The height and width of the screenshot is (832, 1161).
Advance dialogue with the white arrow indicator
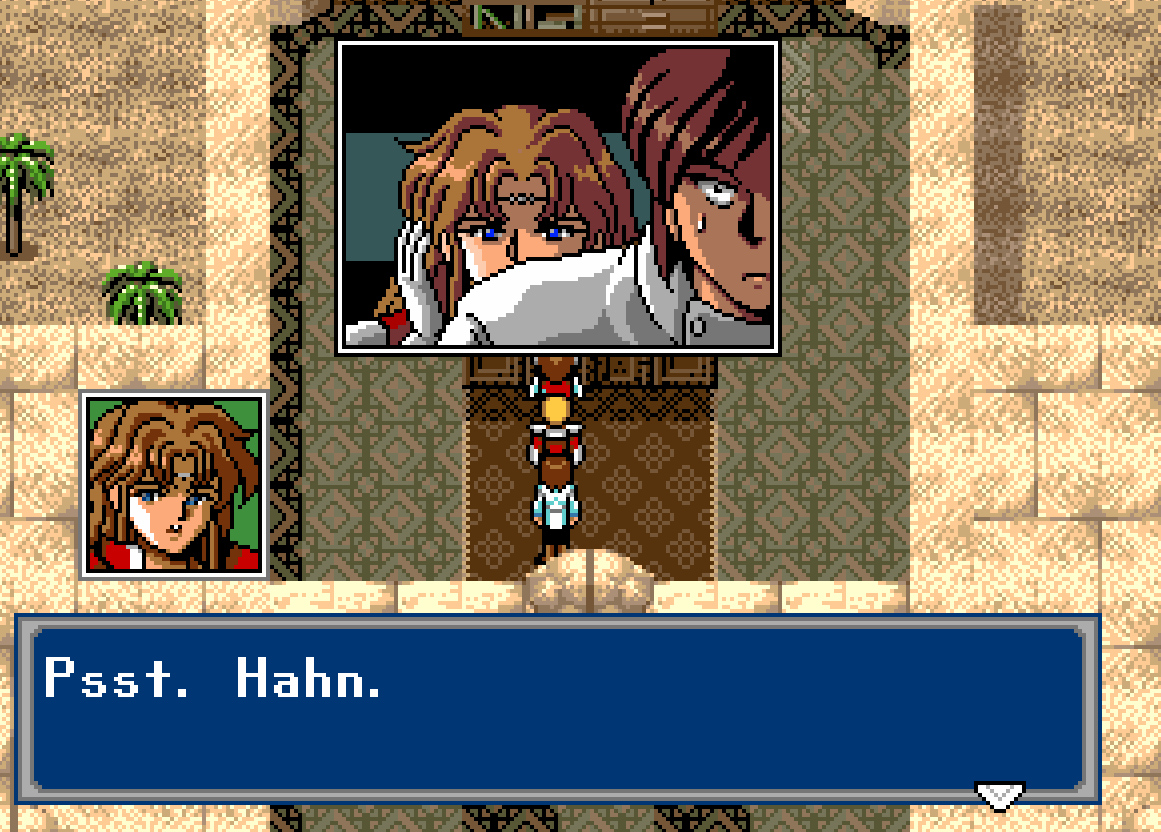[x=999, y=795]
